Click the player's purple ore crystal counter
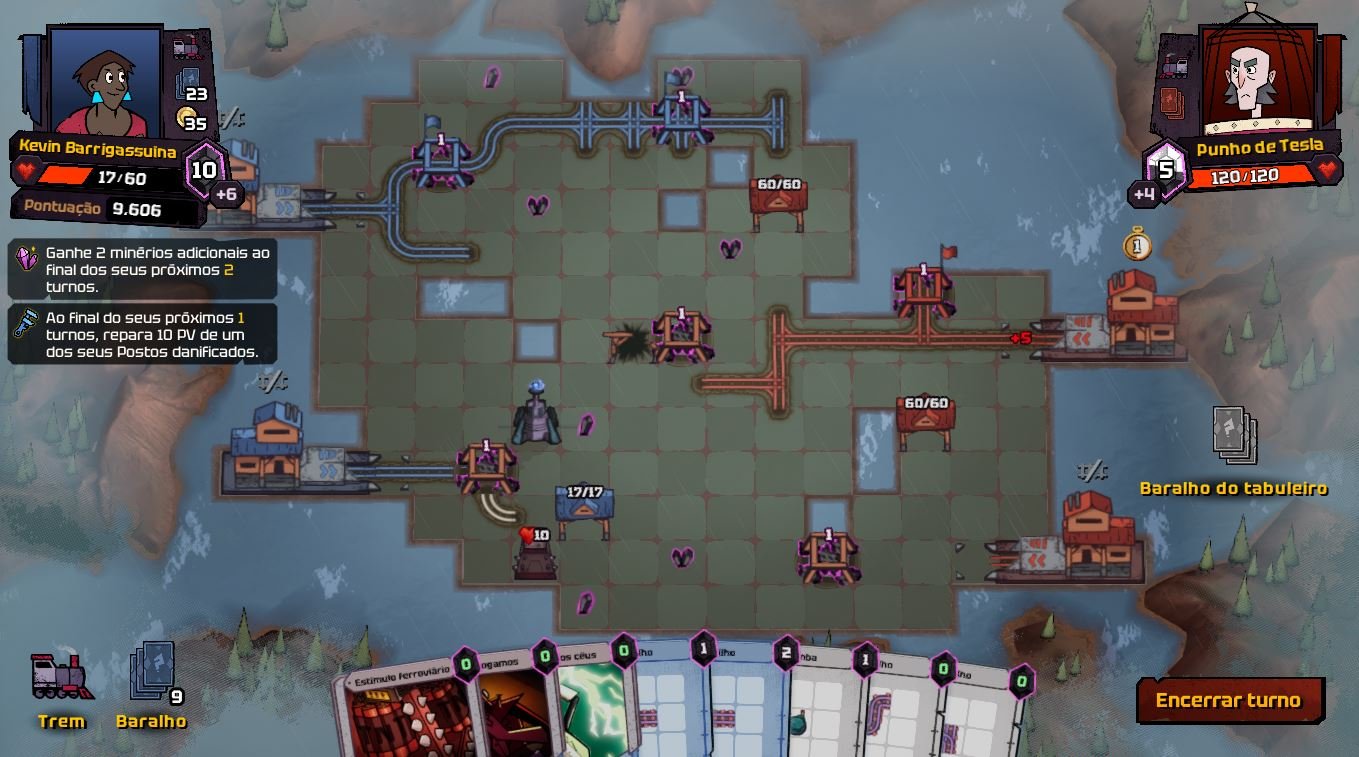Screen dimensions: 1359x757 pyautogui.click(x=204, y=170)
